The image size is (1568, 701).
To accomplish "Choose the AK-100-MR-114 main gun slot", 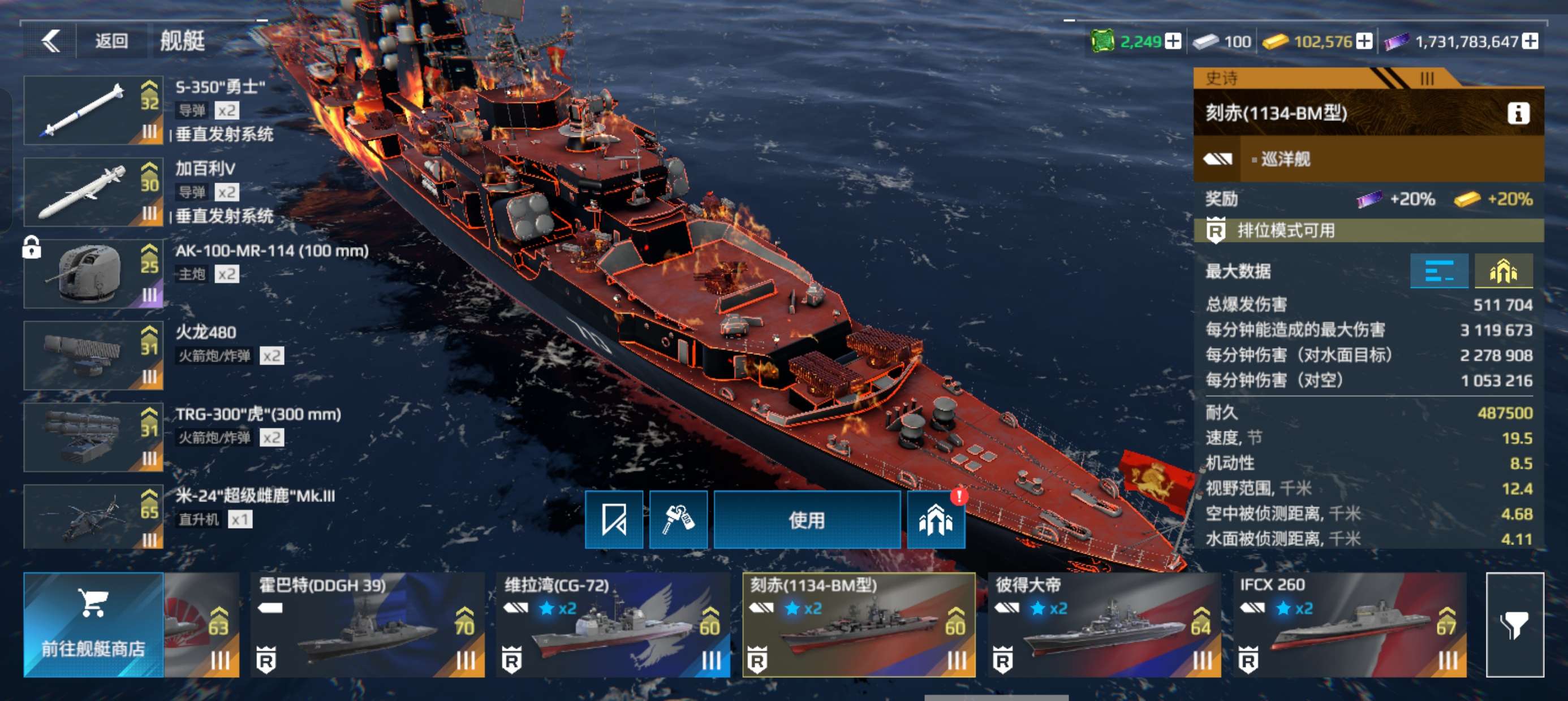I will tap(93, 274).
